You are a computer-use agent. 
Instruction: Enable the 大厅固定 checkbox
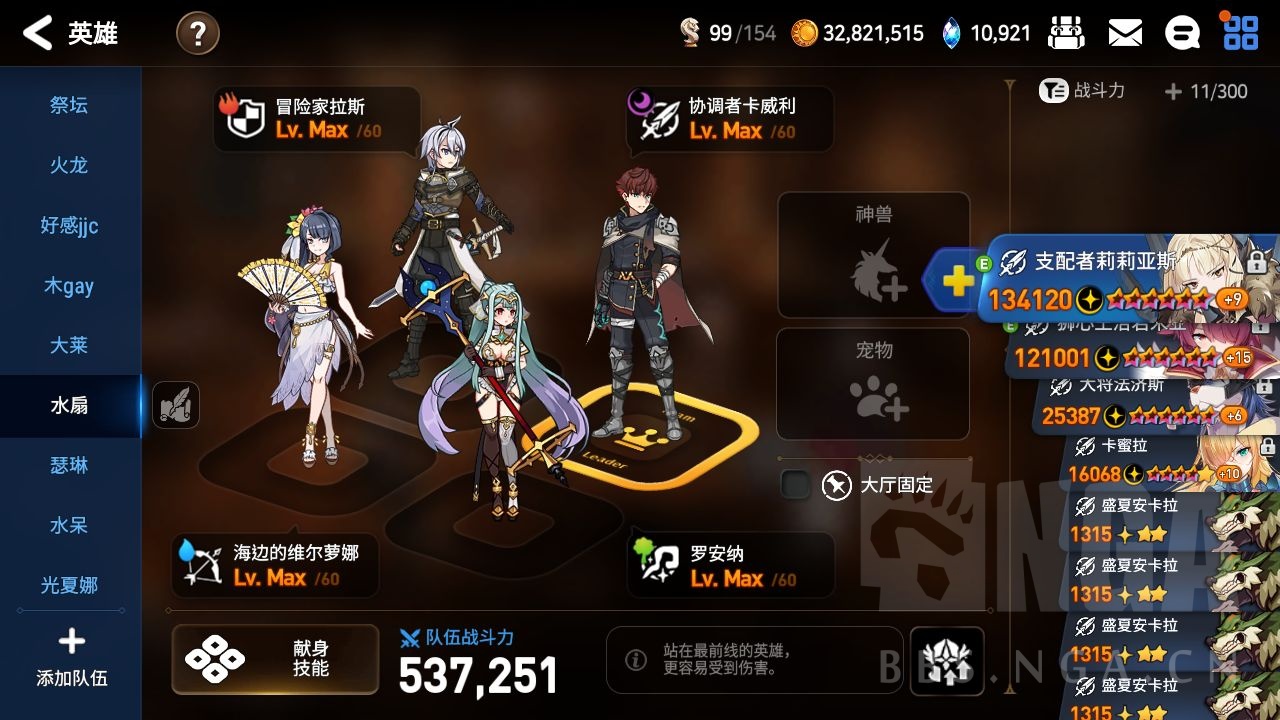(795, 484)
